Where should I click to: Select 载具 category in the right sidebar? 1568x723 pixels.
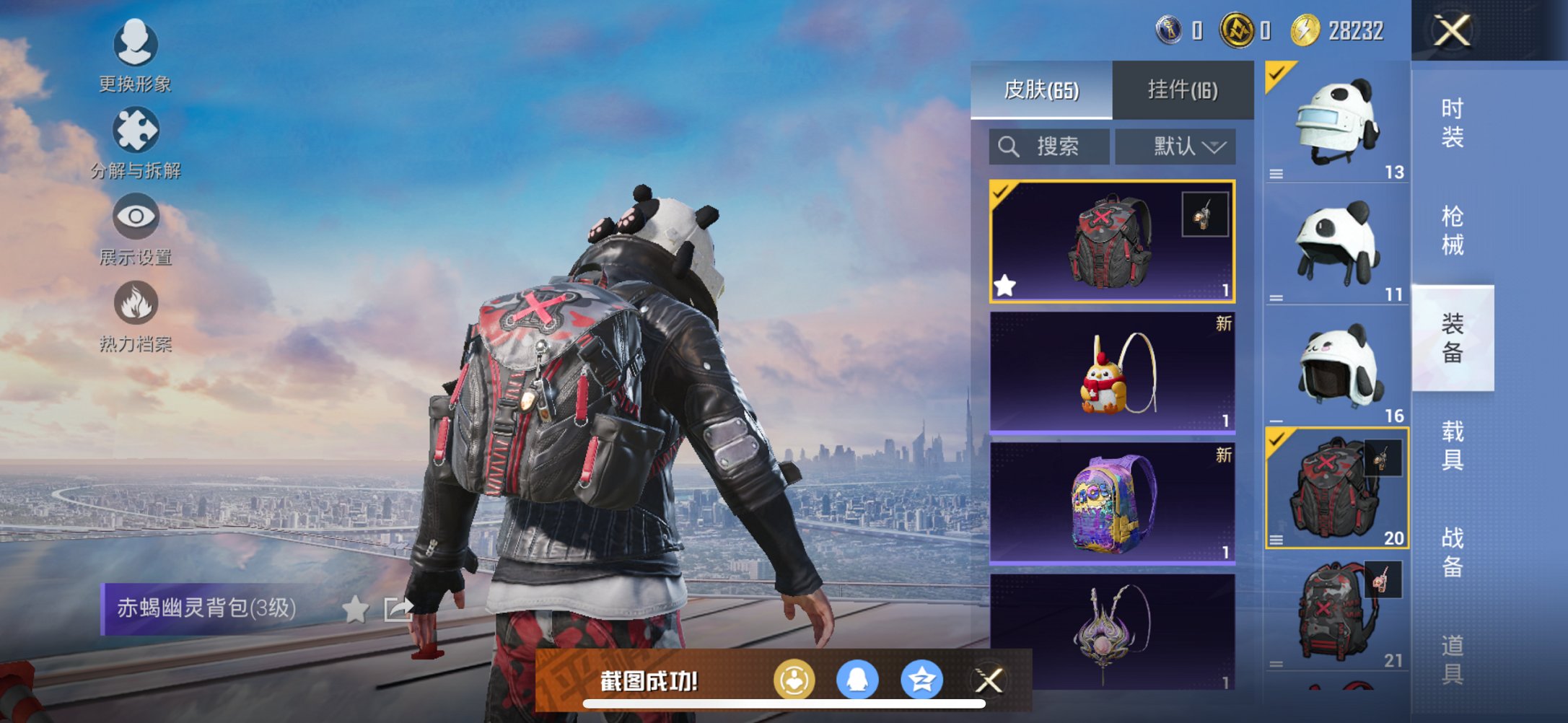coord(1453,447)
